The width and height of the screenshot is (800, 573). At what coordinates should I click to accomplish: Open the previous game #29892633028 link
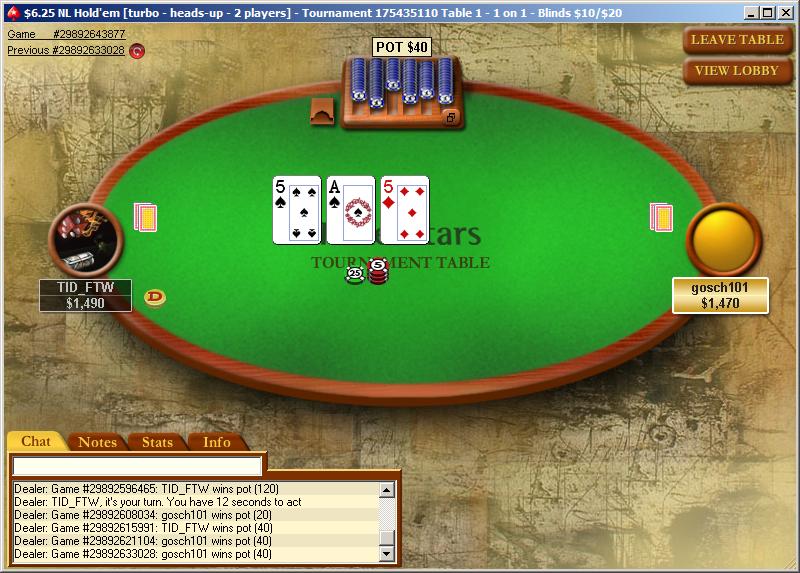pos(66,50)
